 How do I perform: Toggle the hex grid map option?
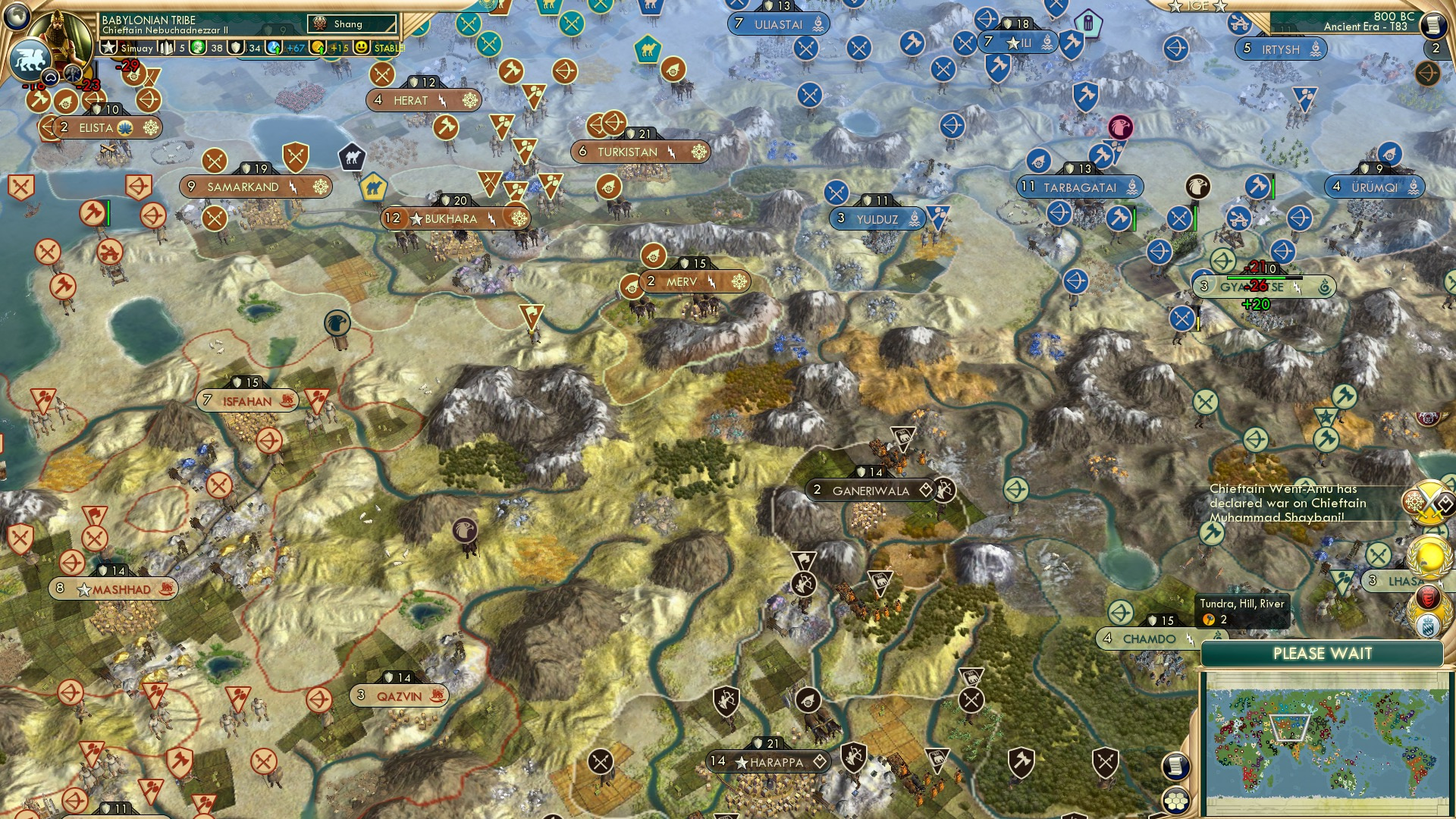click(x=1175, y=801)
